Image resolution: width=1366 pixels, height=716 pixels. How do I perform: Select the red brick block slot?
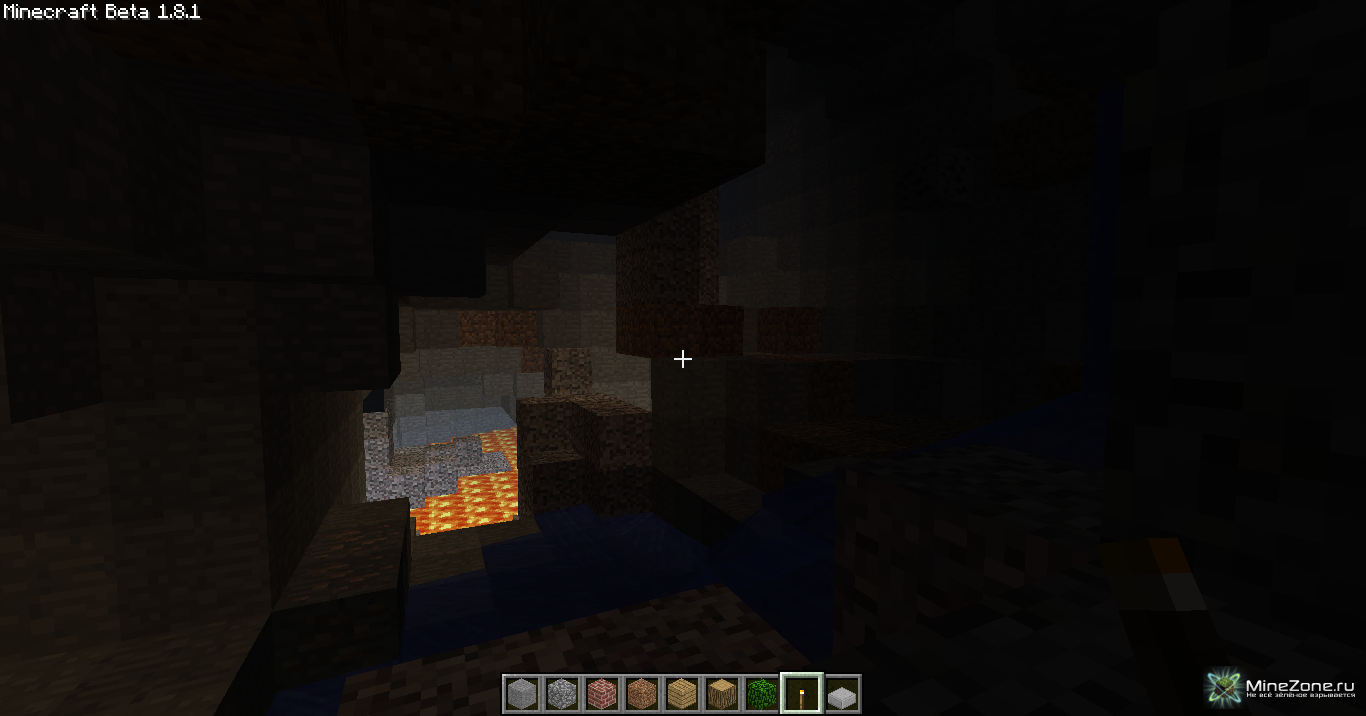[x=601, y=693]
